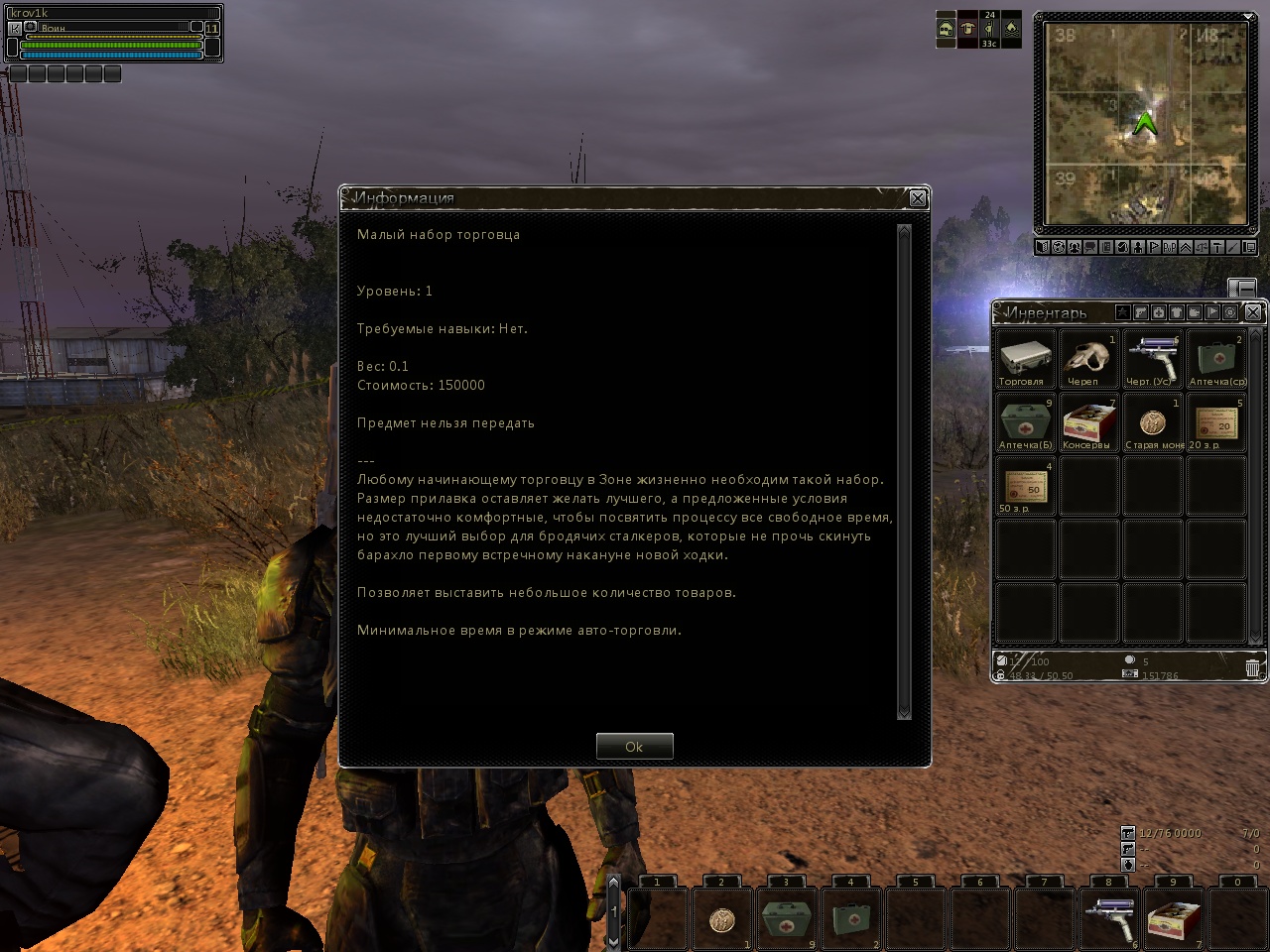
Task: Select the Аптечка(Б) medkit in inventory
Action: pyautogui.click(x=1025, y=422)
